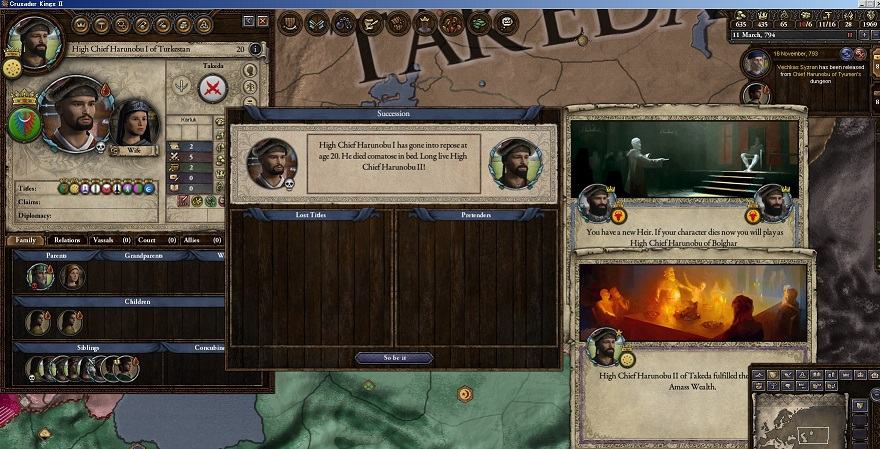Click the dynasty coat of arms shield

point(24,122)
